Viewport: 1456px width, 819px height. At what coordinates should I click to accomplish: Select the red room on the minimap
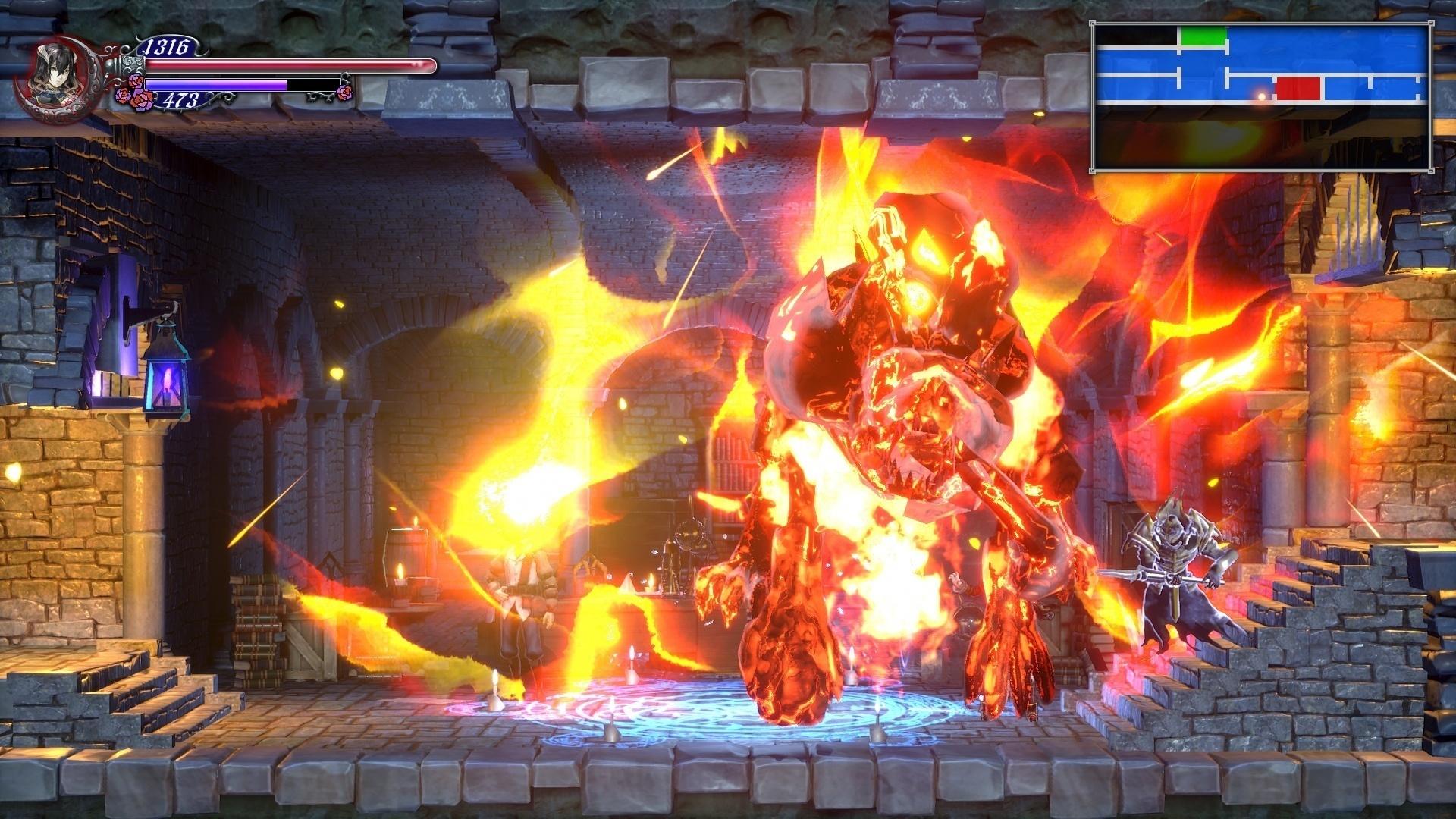[x=1298, y=89]
